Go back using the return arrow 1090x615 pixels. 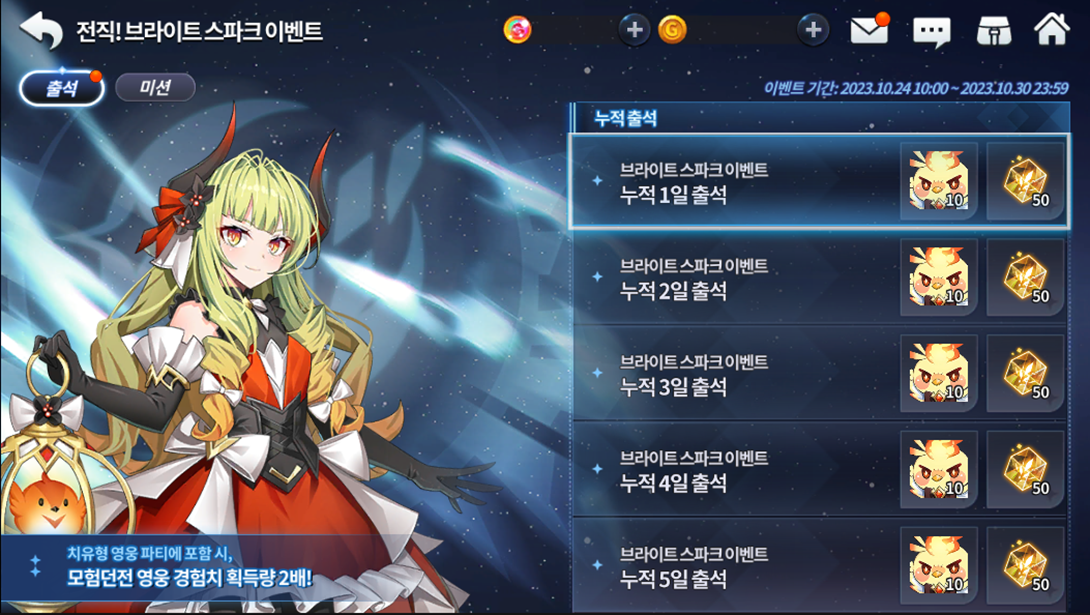point(41,31)
